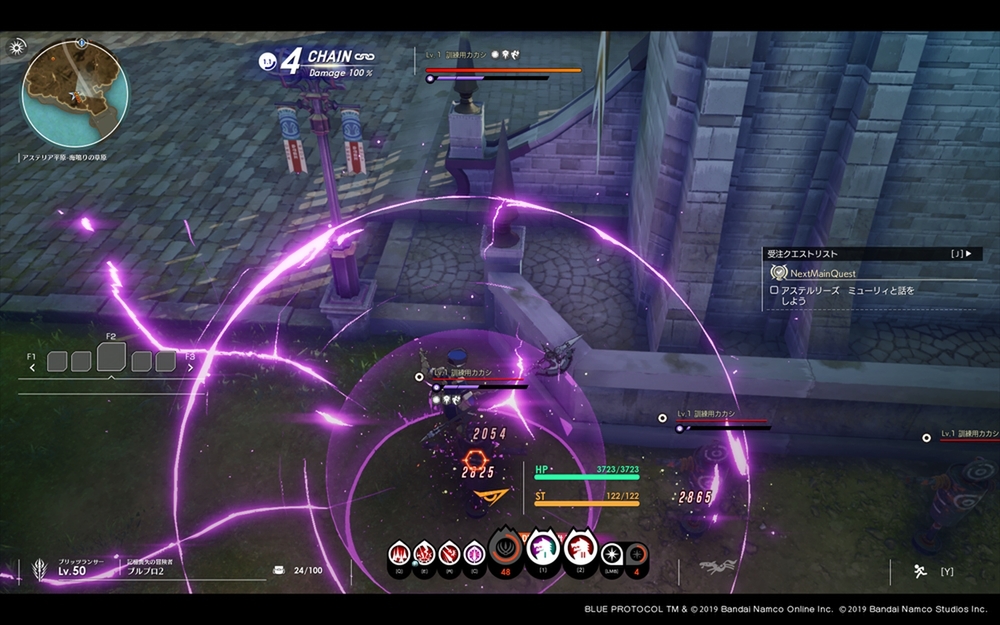Select the large center shortcut slot

point(111,357)
